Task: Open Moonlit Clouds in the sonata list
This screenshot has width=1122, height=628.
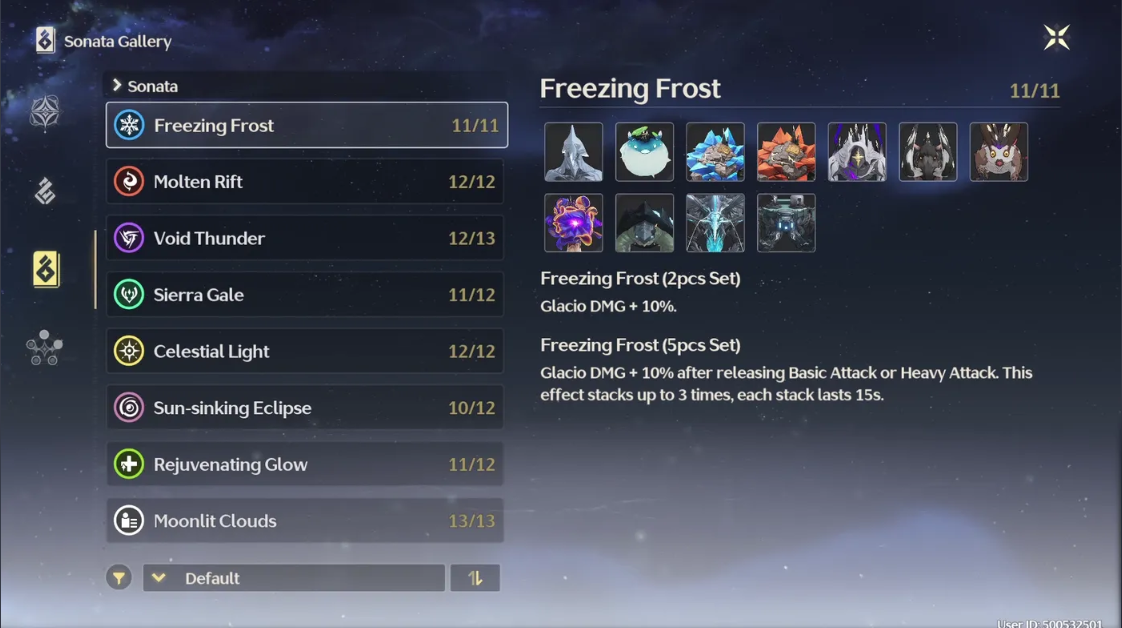Action: (306, 521)
